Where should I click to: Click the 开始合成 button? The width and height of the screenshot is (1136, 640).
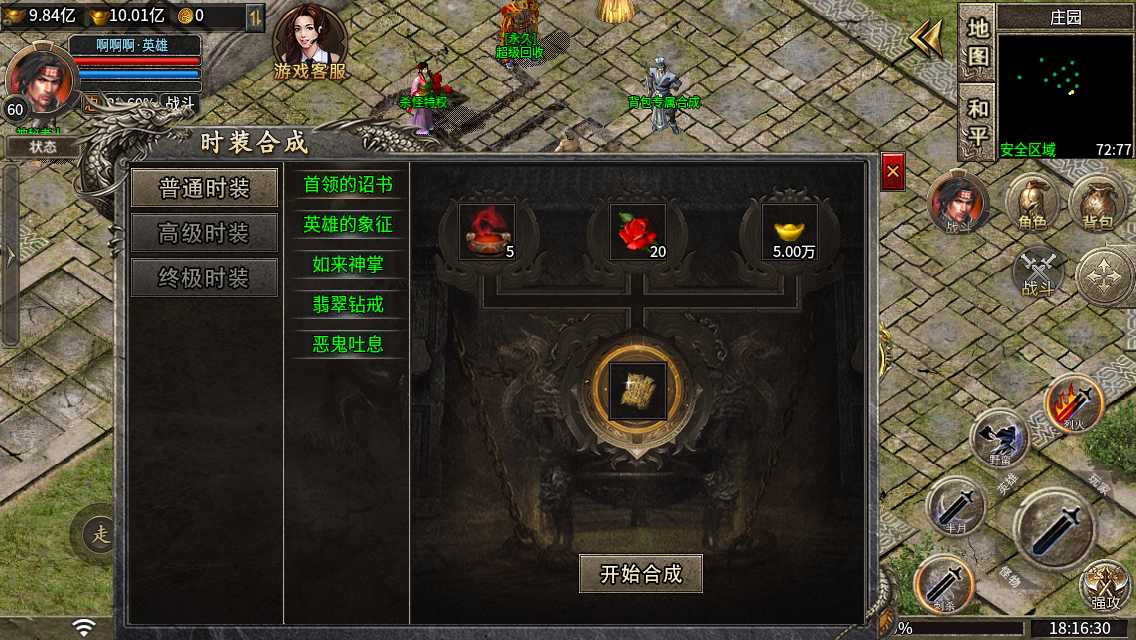point(640,574)
